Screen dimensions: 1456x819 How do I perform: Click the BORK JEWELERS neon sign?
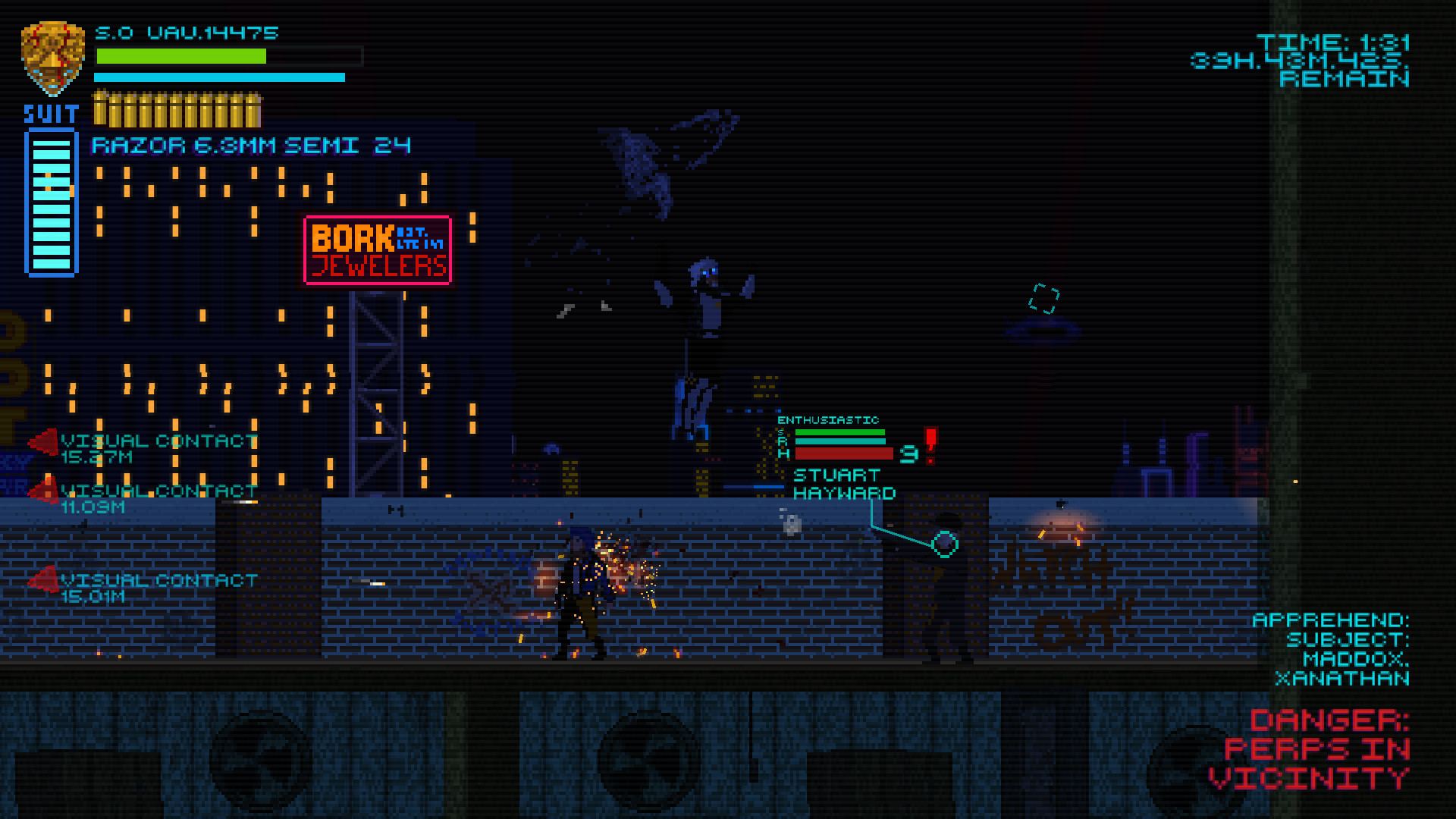[x=378, y=250]
